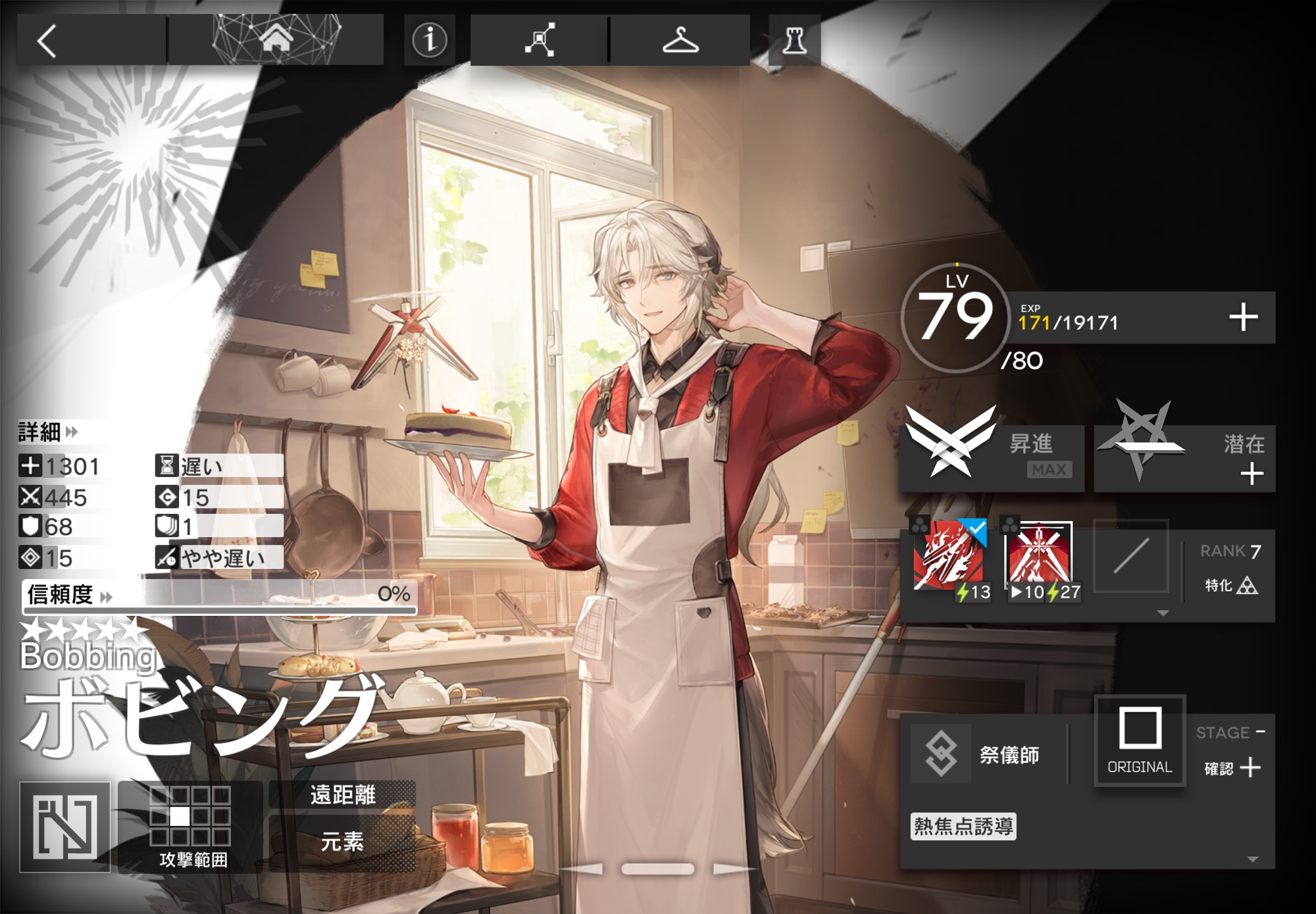Click the empty third skill slot
The image size is (1316, 914).
(1130, 557)
